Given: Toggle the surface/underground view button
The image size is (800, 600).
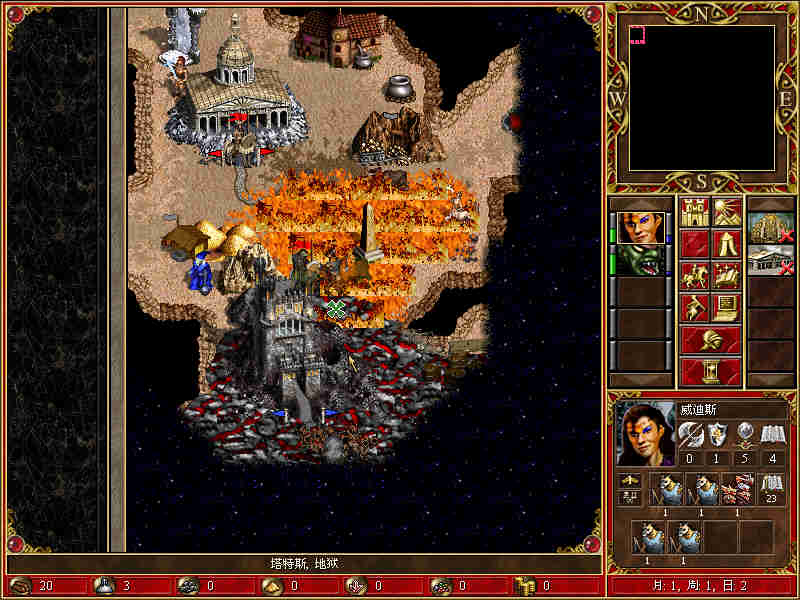Looking at the screenshot, I should (x=726, y=212).
